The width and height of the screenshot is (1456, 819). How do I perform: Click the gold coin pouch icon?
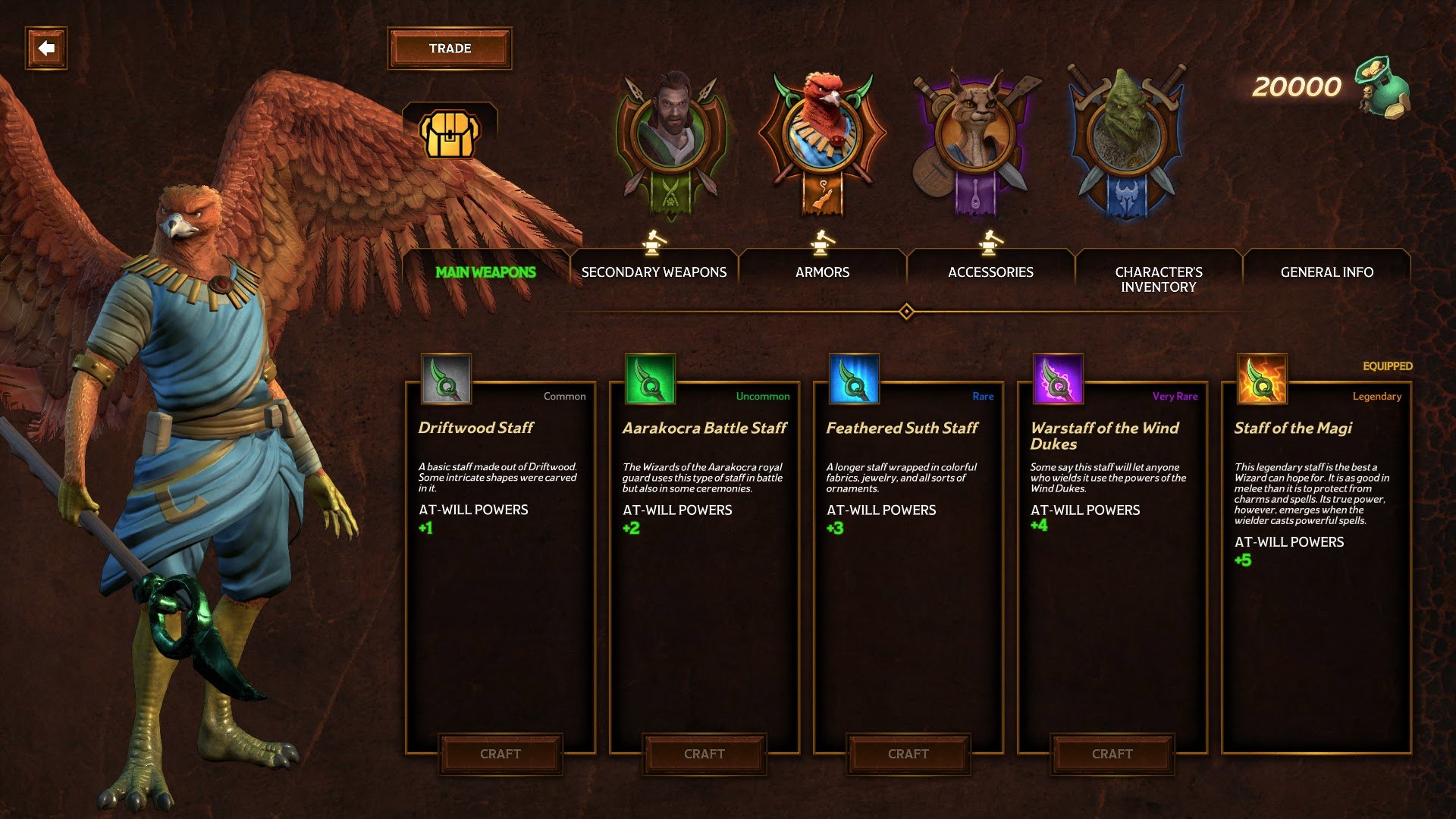pyautogui.click(x=1384, y=87)
